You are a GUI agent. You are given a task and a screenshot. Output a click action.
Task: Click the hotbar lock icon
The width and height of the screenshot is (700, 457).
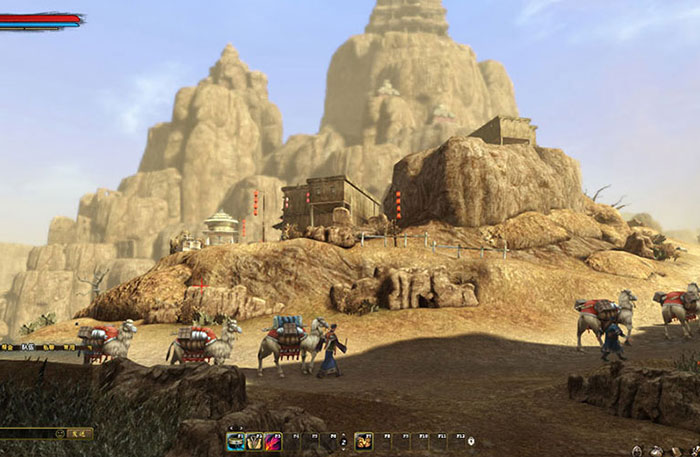click(x=471, y=441)
